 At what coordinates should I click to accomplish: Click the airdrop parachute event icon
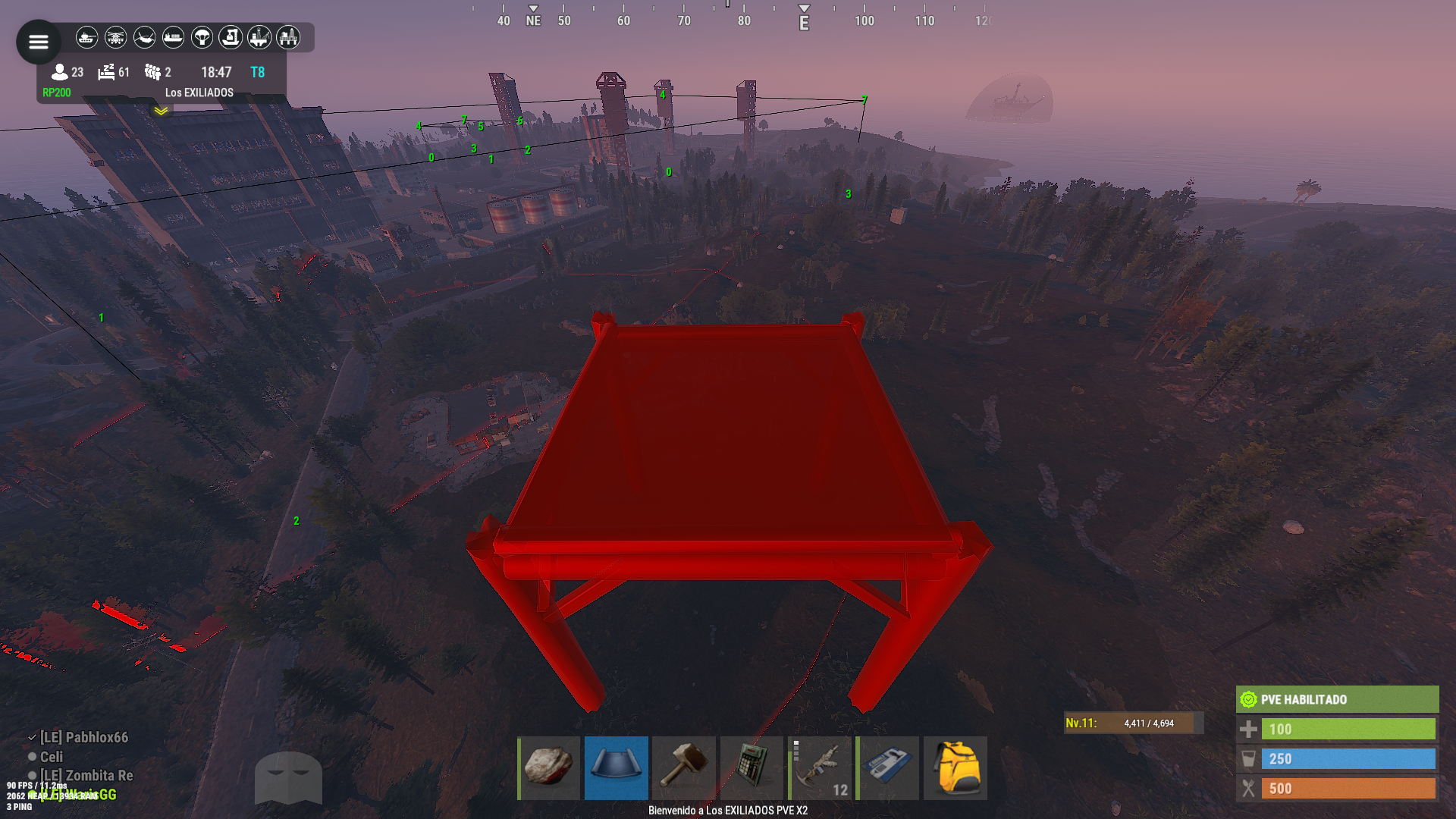[202, 37]
